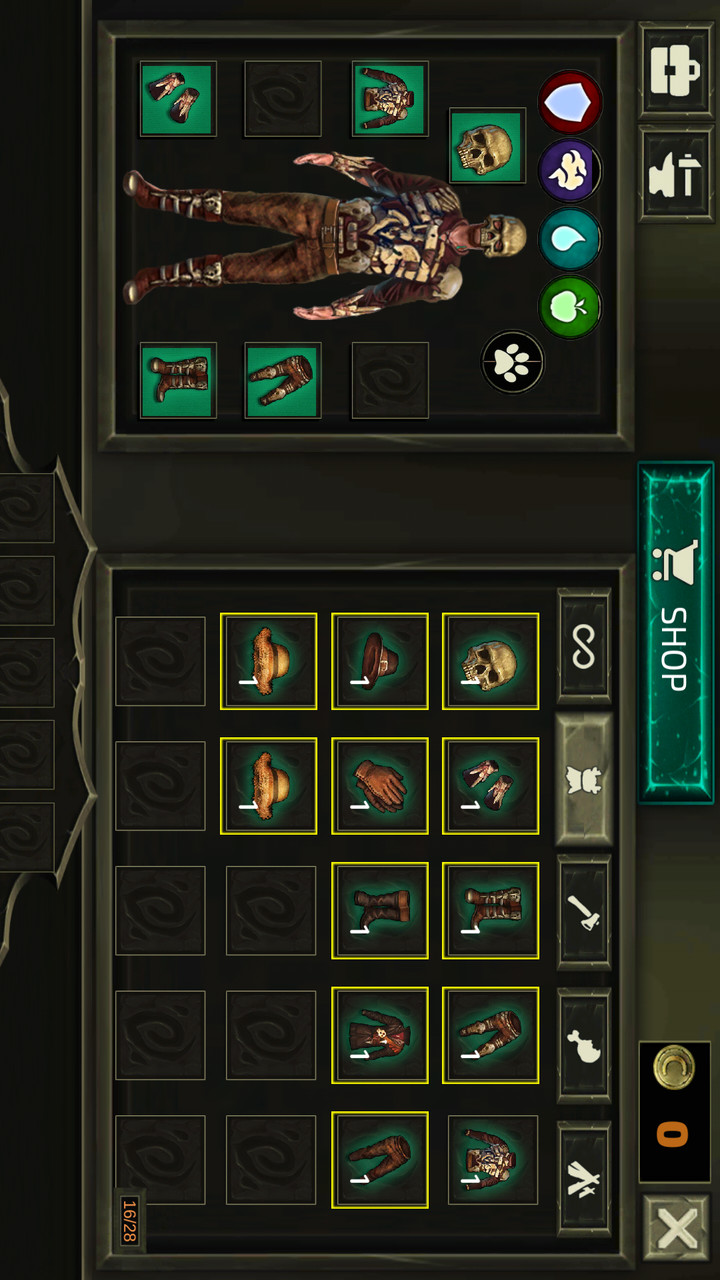Click the paw print pet icon
Viewport: 720px width, 1280px height.
[513, 362]
